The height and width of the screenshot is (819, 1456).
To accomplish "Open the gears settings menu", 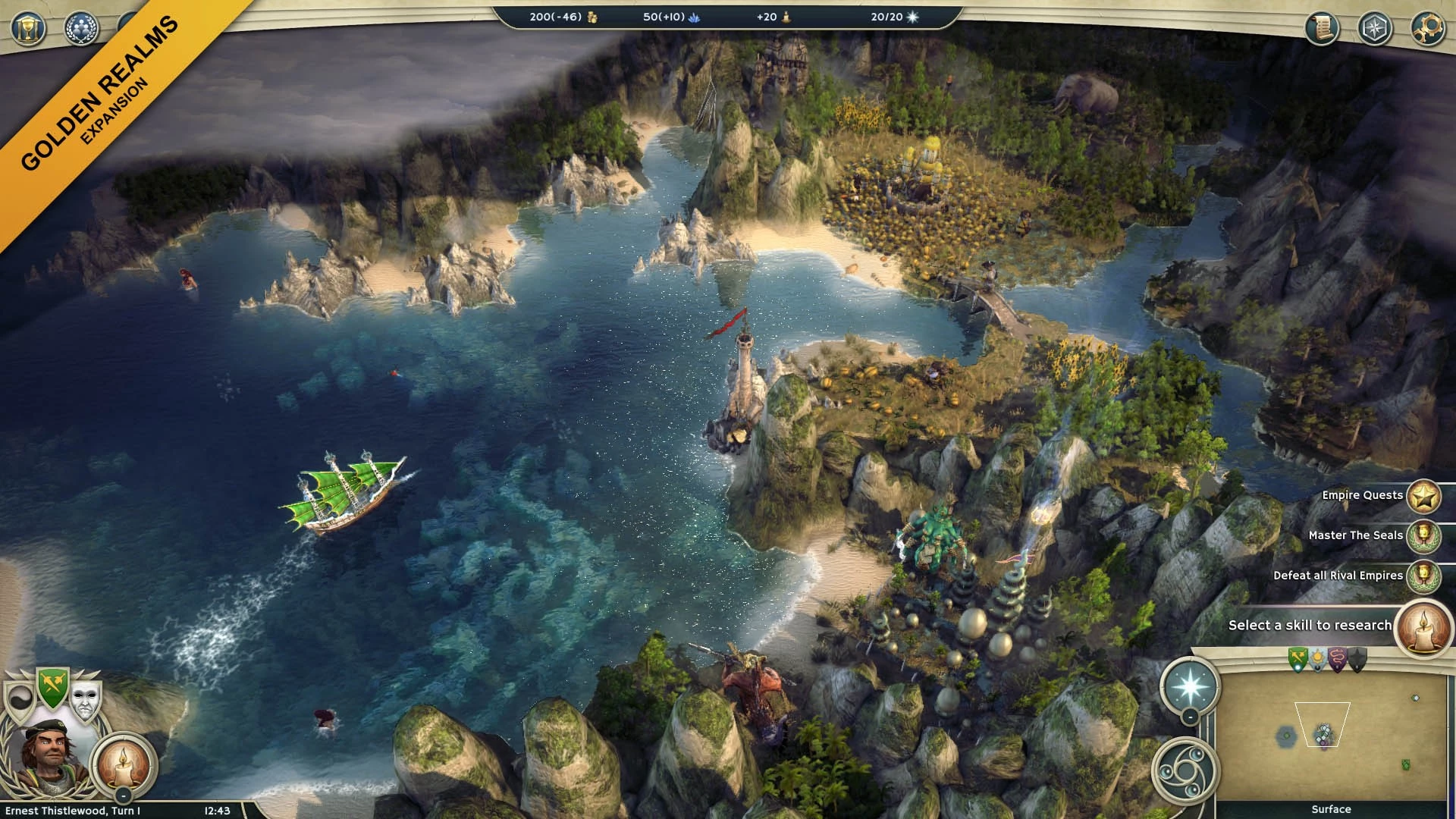I will click(1426, 29).
